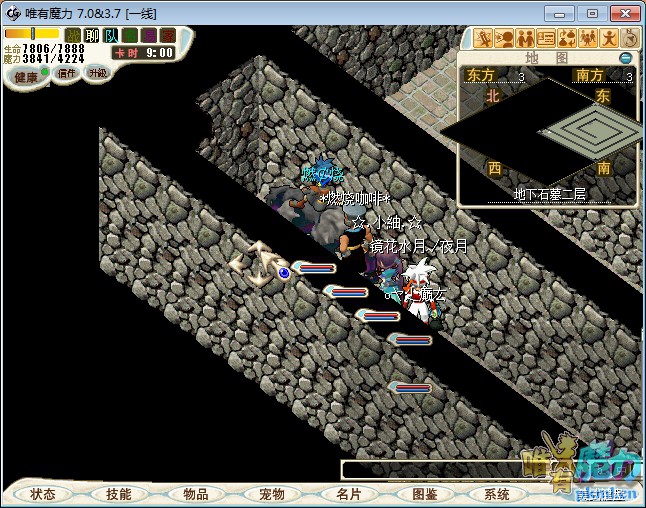Open the 技能 skills menu
The width and height of the screenshot is (646, 508).
pyautogui.click(x=119, y=494)
